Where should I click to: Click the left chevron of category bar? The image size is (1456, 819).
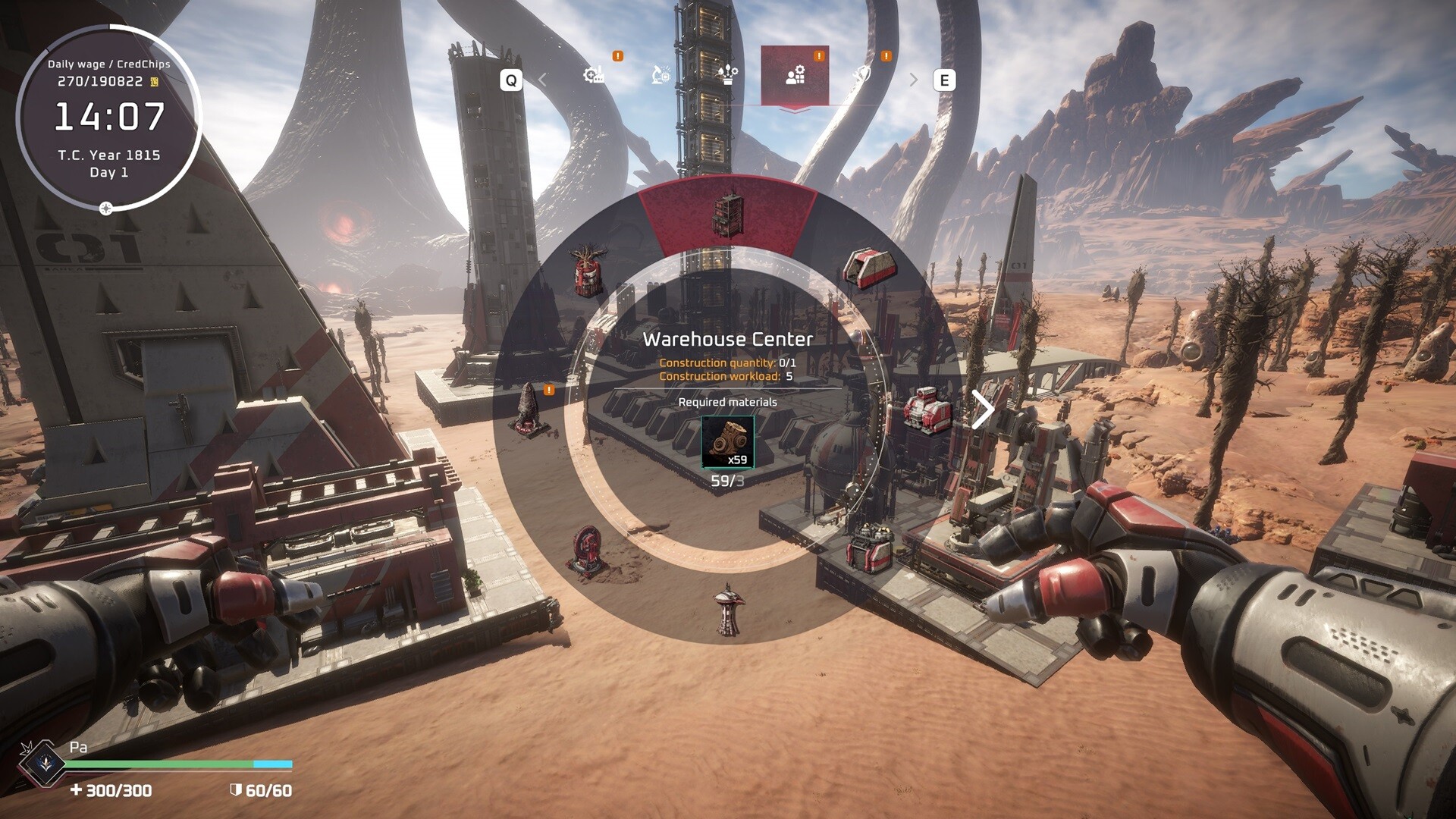point(543,80)
